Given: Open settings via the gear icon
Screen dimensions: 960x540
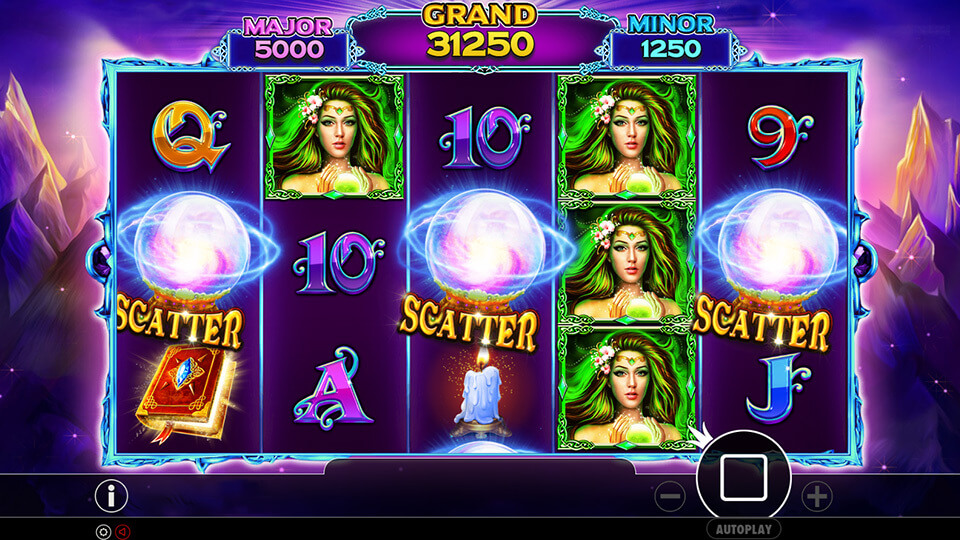Looking at the screenshot, I should pyautogui.click(x=102, y=532).
